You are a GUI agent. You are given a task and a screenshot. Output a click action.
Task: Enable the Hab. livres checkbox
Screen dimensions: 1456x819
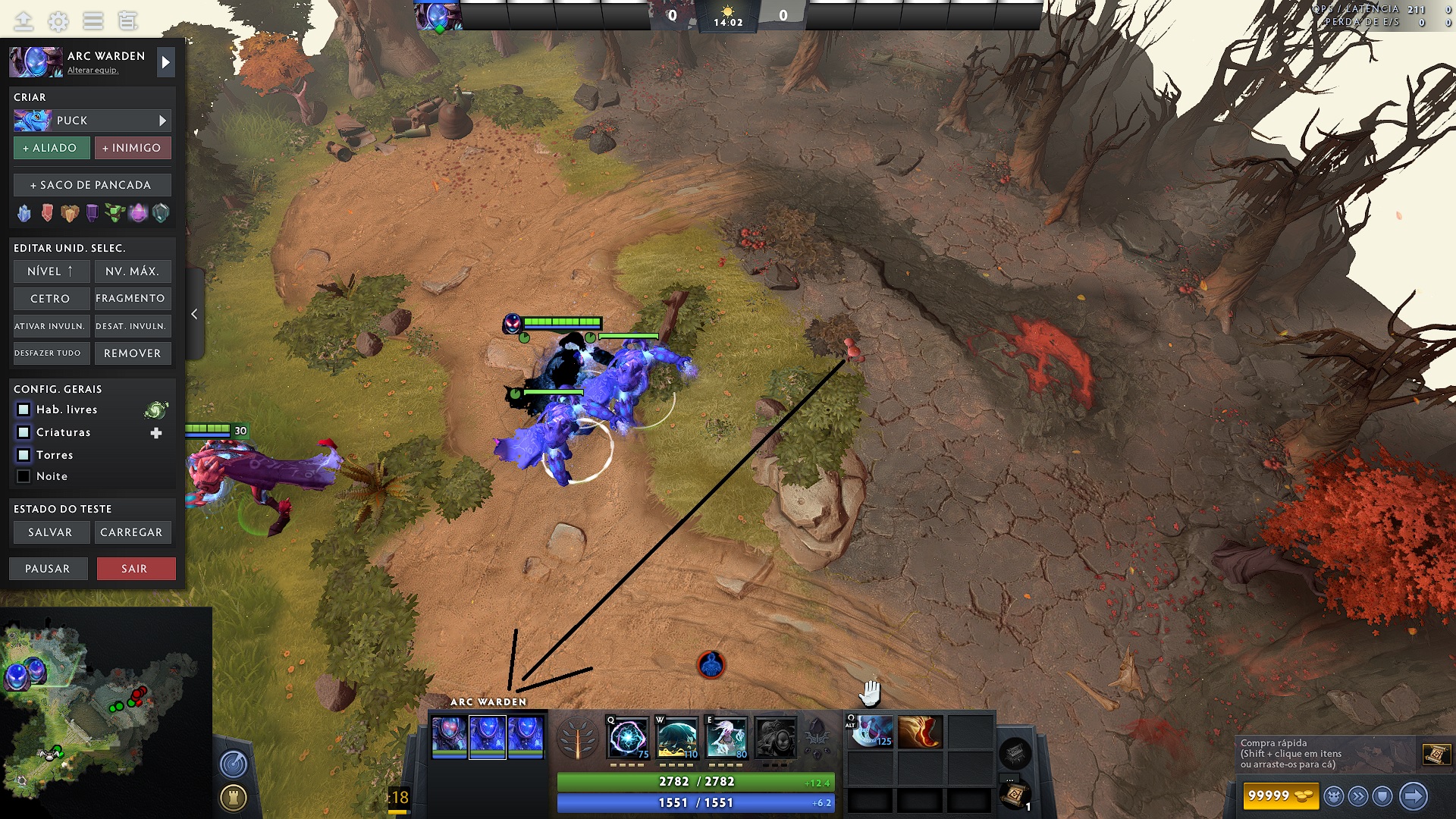point(24,409)
